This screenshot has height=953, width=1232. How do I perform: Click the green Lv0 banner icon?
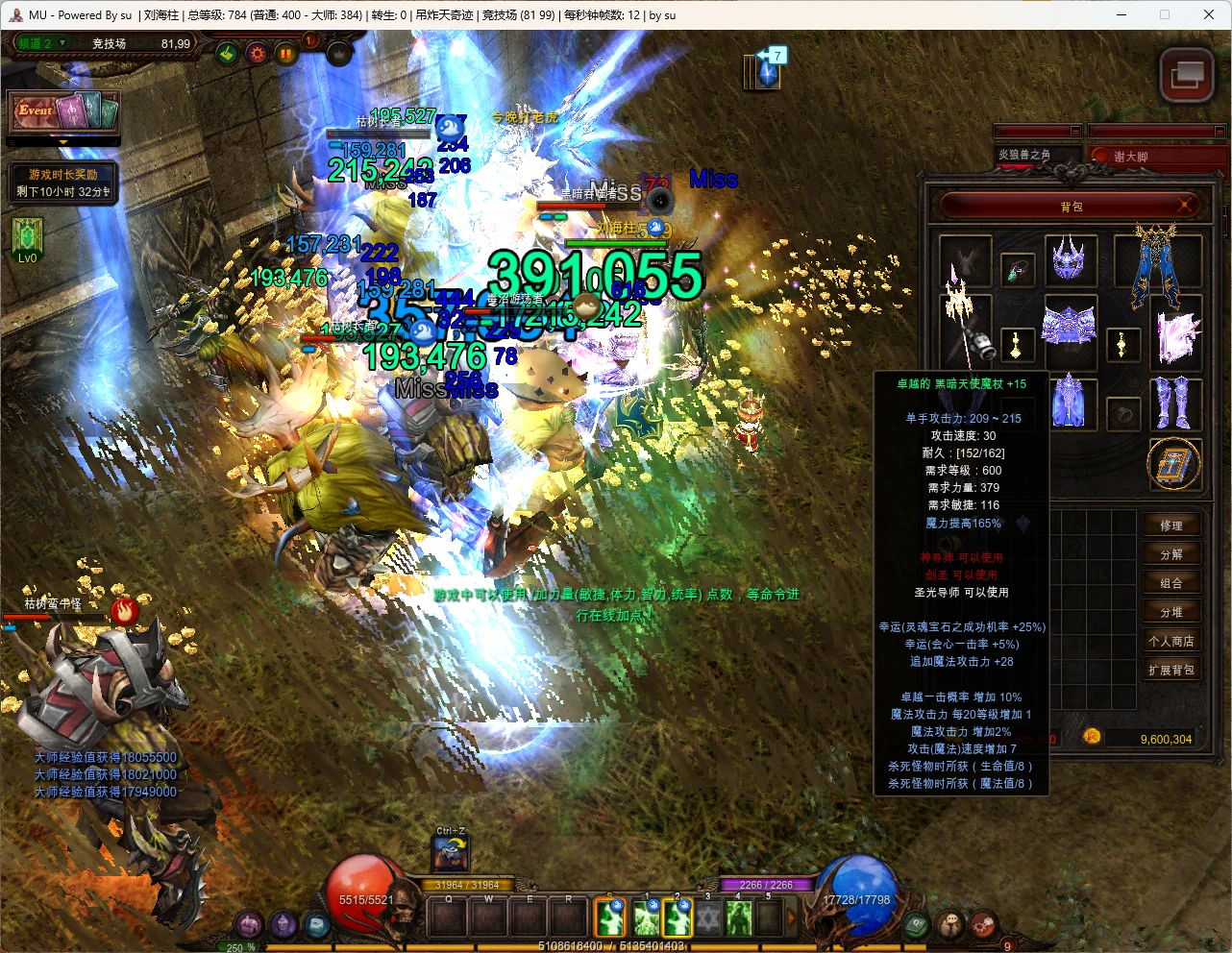26,240
